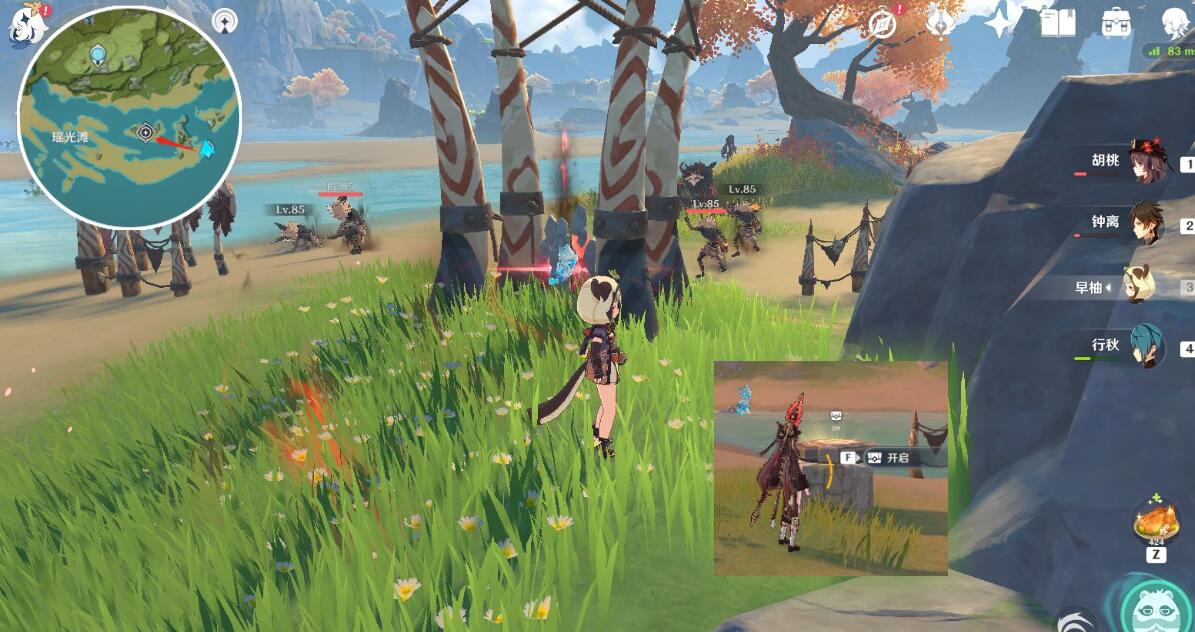Switch to party member 胡桃
Image resolution: width=1195 pixels, height=632 pixels.
click(x=1147, y=164)
